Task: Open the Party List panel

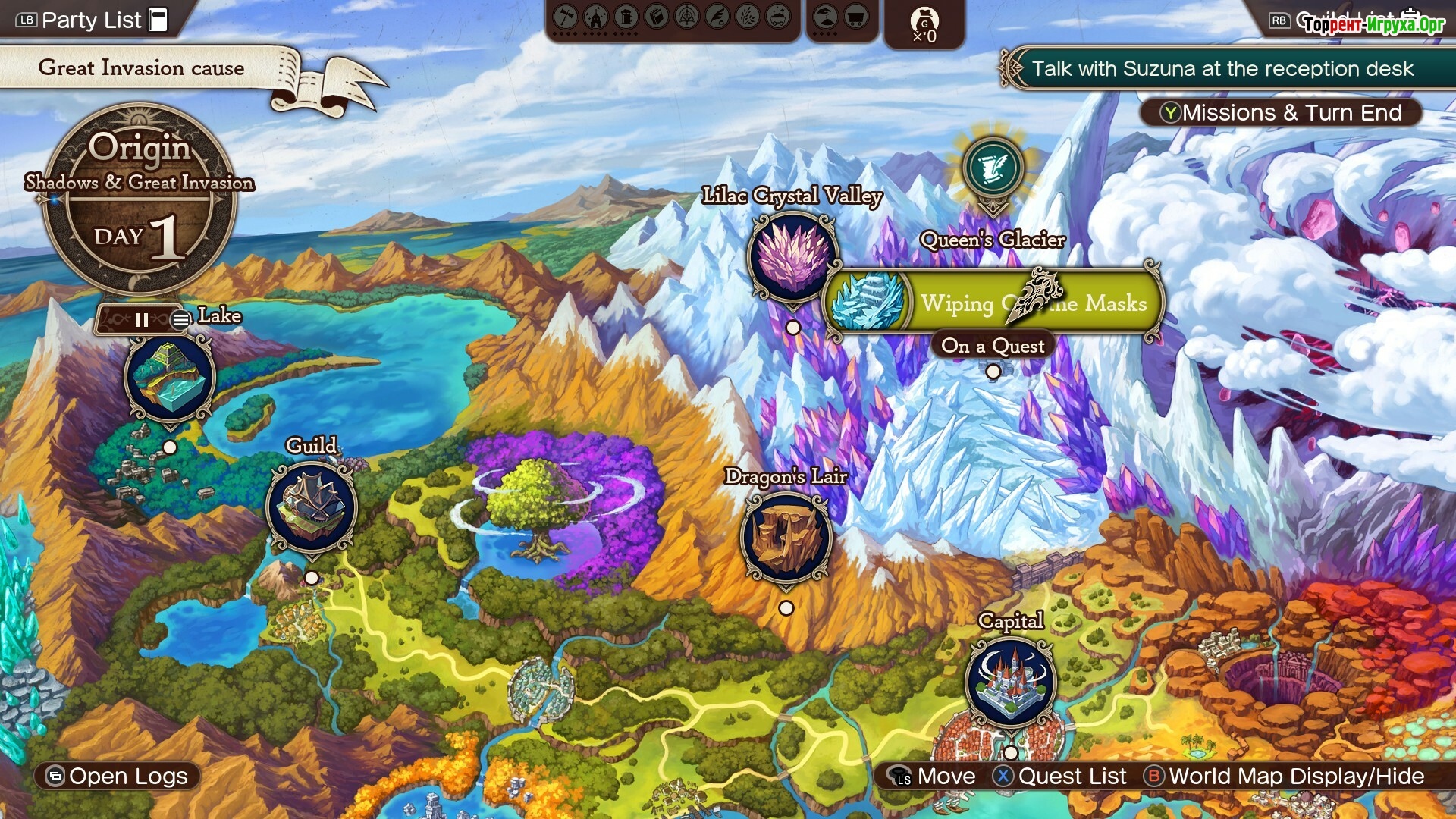Action: (x=91, y=20)
